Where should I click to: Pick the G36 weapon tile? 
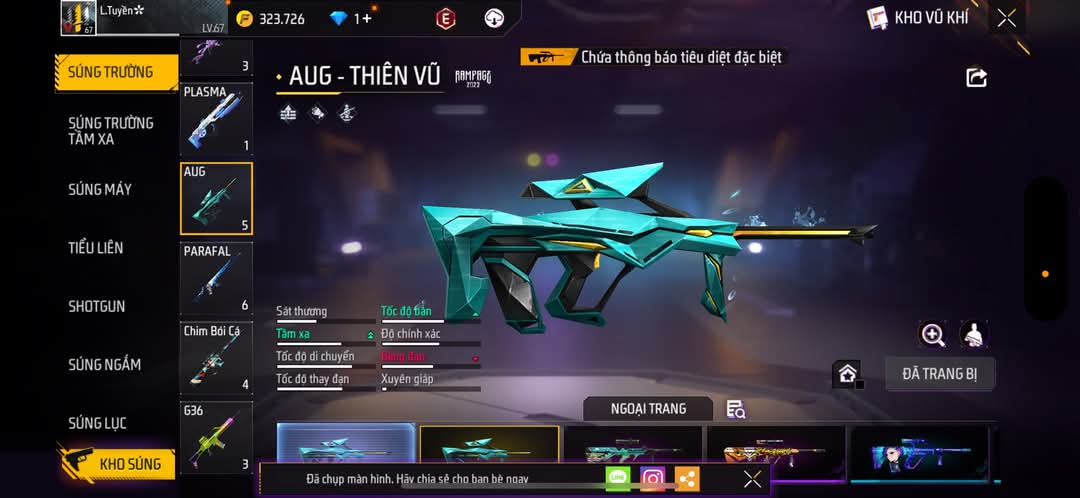[216, 437]
